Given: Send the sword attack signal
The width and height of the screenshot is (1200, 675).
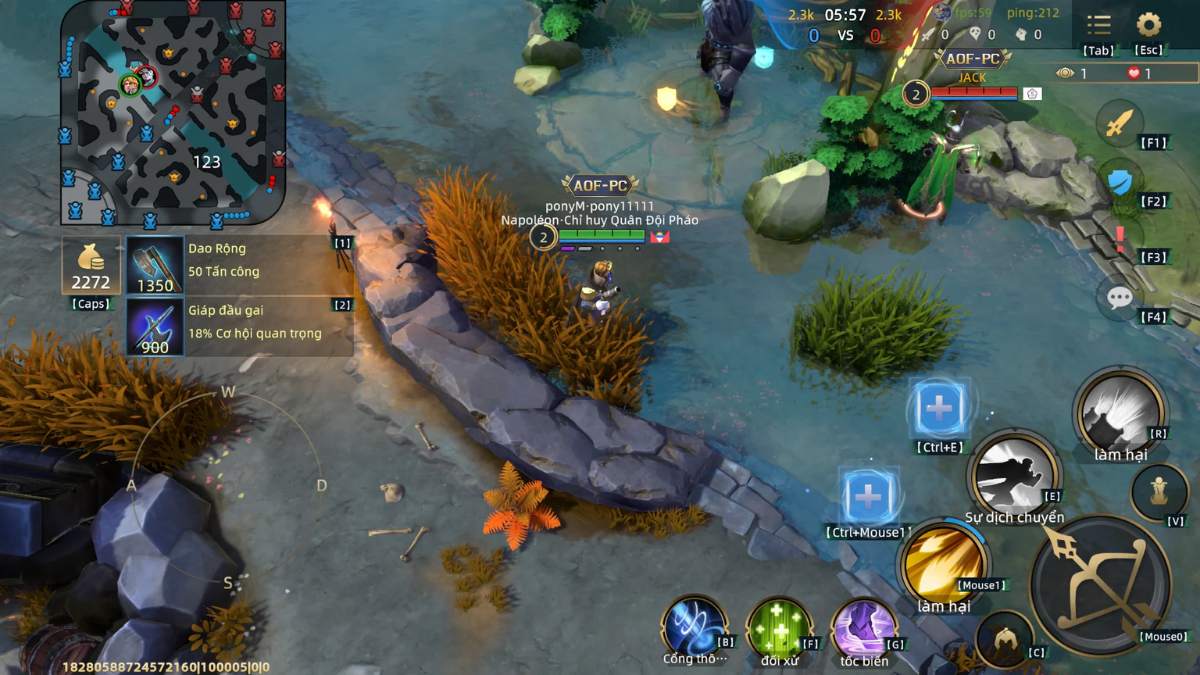Looking at the screenshot, I should tap(1120, 123).
